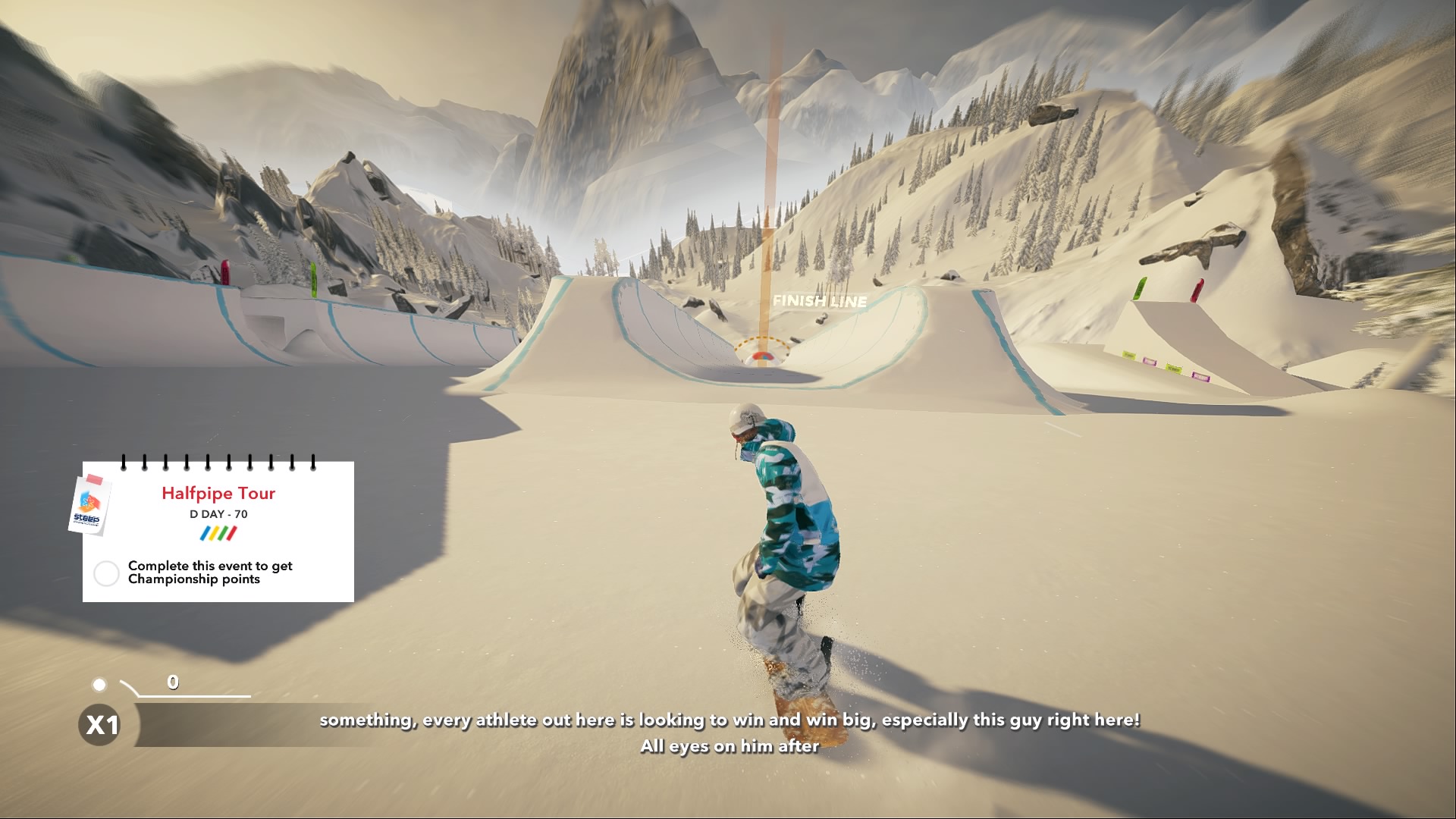Open the Halfpipe Tour event card
Screen dimensions: 1456x819
click(x=218, y=494)
